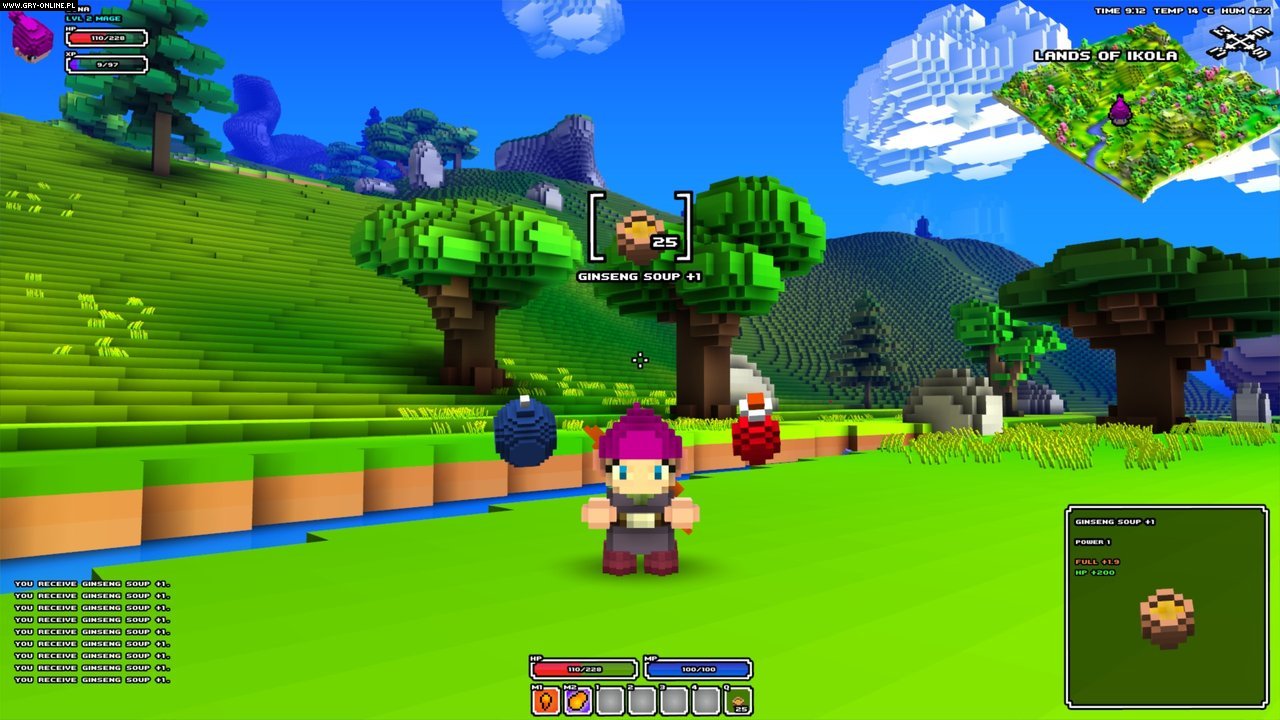1280x720 pixels.
Task: Click the www.gry-online.pl watermark
Action: pyautogui.click(x=38, y=5)
